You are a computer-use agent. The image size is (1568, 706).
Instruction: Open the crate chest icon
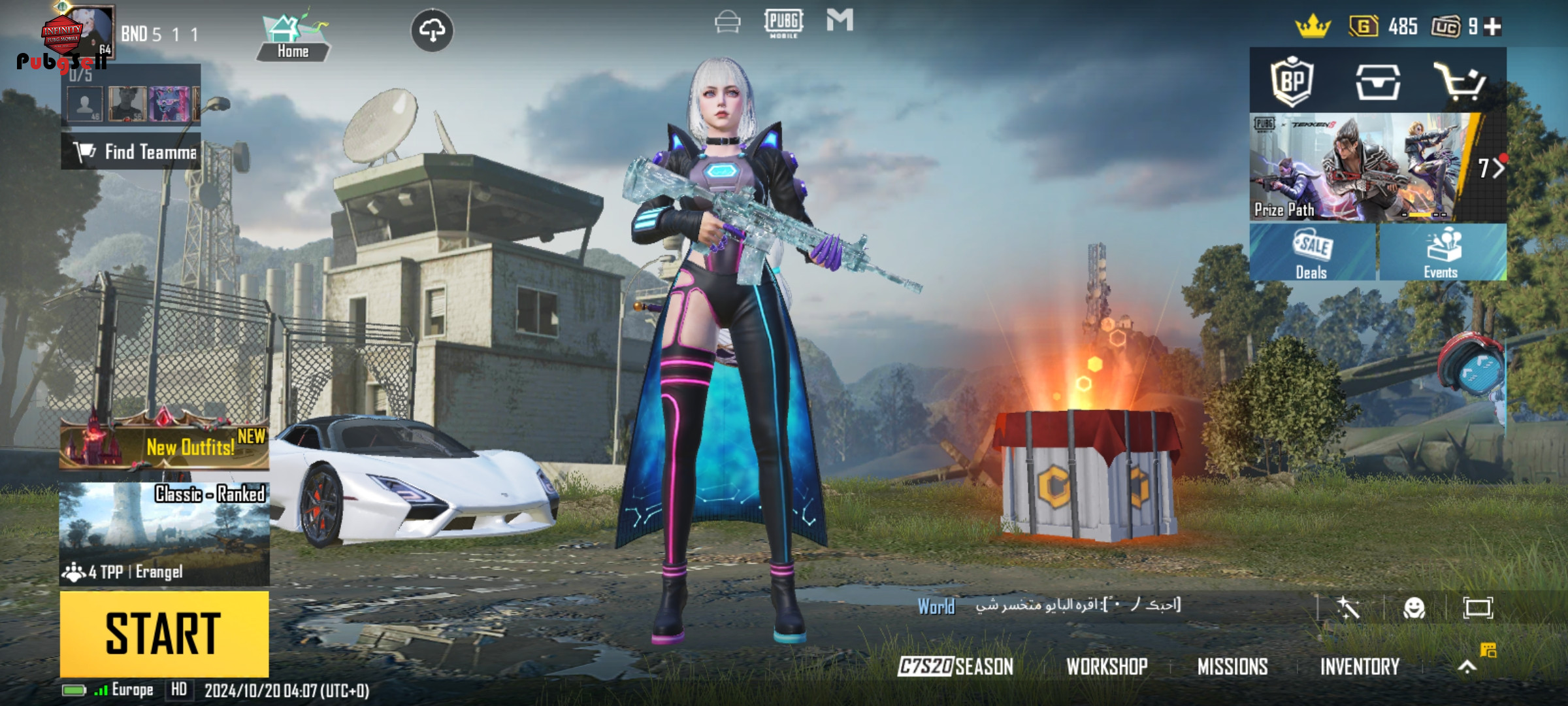coord(1377,82)
